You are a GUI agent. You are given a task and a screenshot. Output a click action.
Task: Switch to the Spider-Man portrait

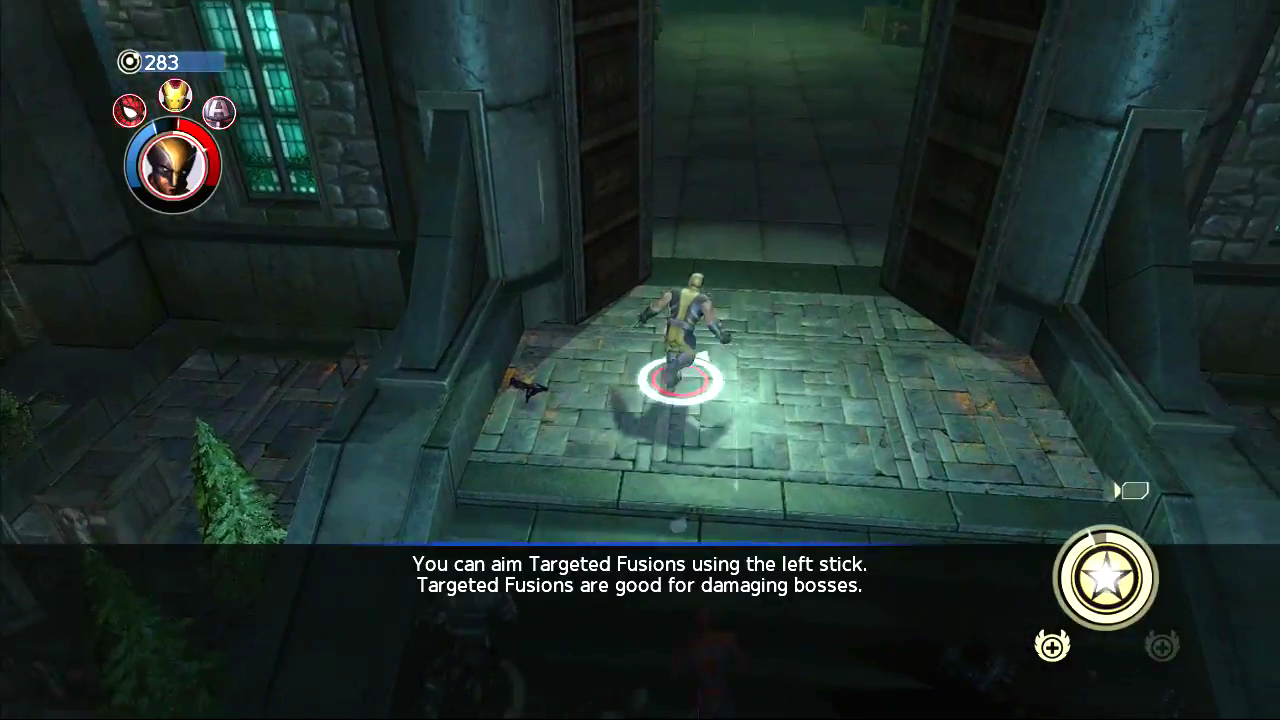[129, 111]
